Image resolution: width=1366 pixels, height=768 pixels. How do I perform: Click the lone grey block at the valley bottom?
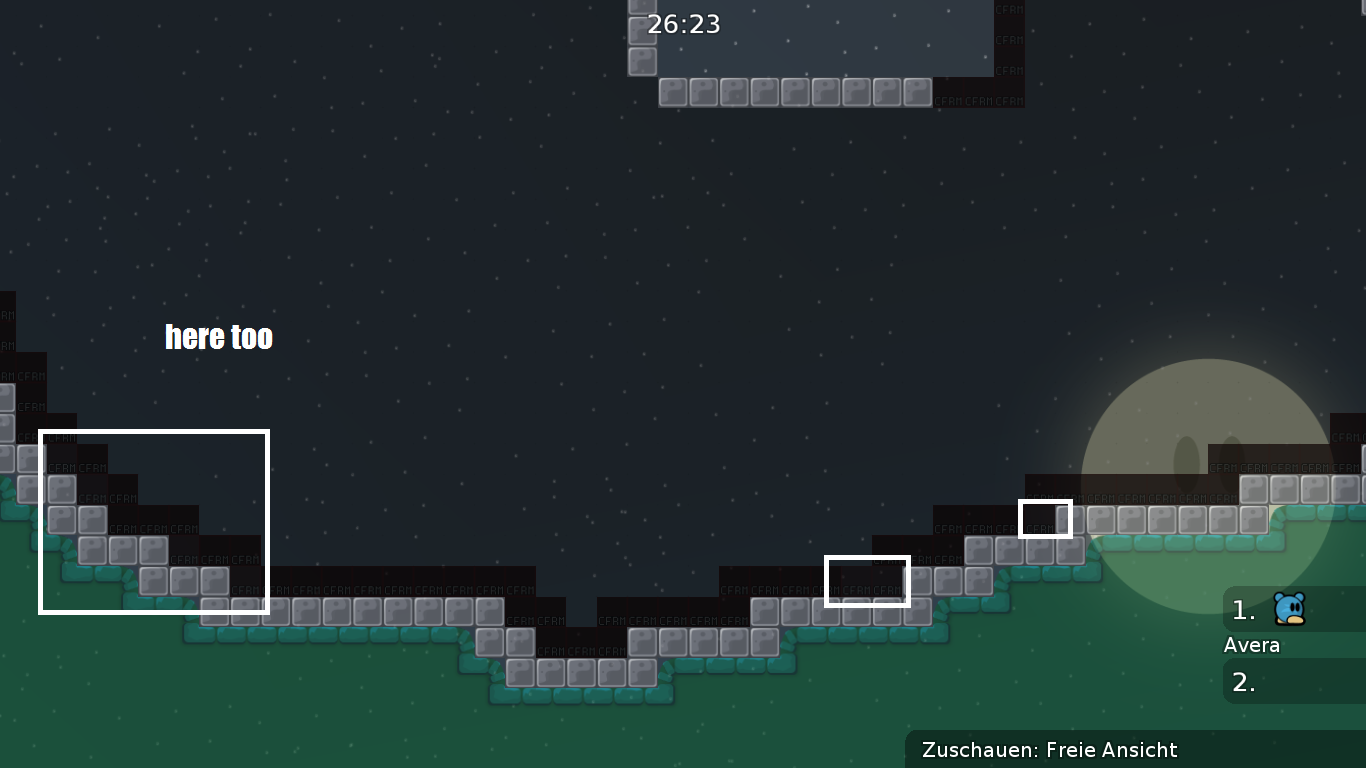coord(582,673)
